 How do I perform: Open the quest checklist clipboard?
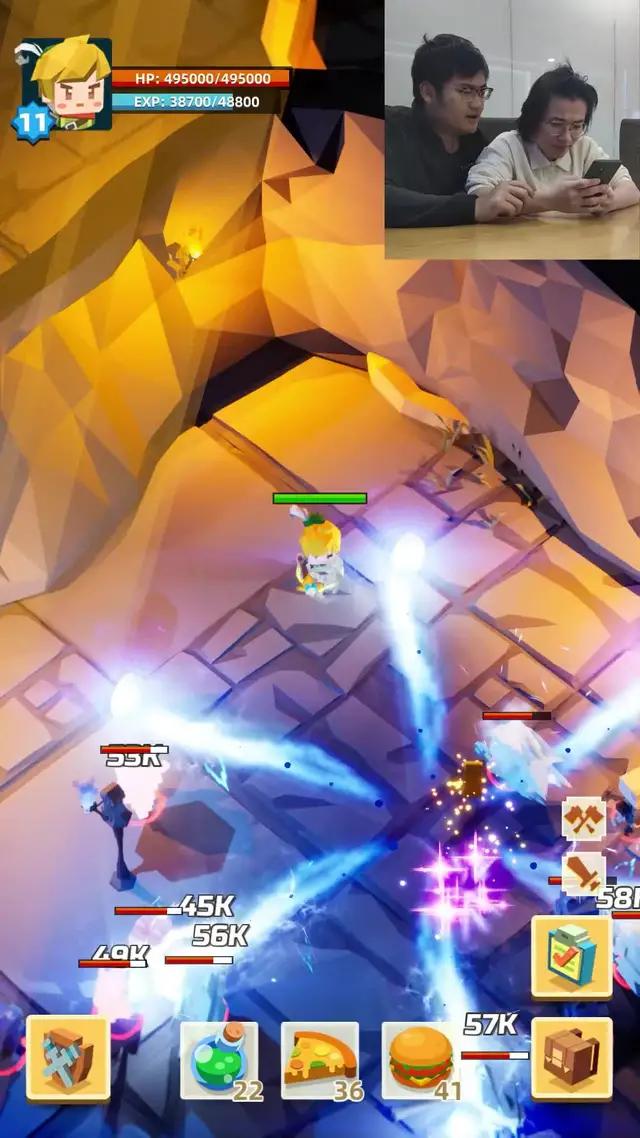572,956
